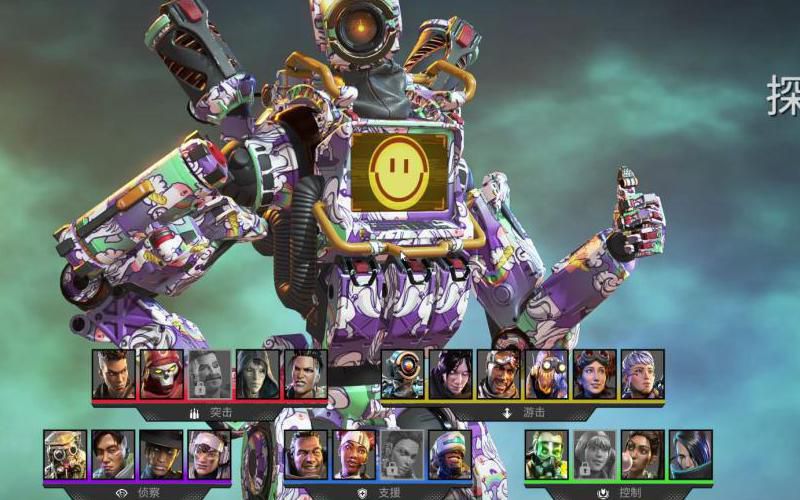Pick the Catalyst legend portrait
Viewport: 800px width, 500px height.
[690, 455]
